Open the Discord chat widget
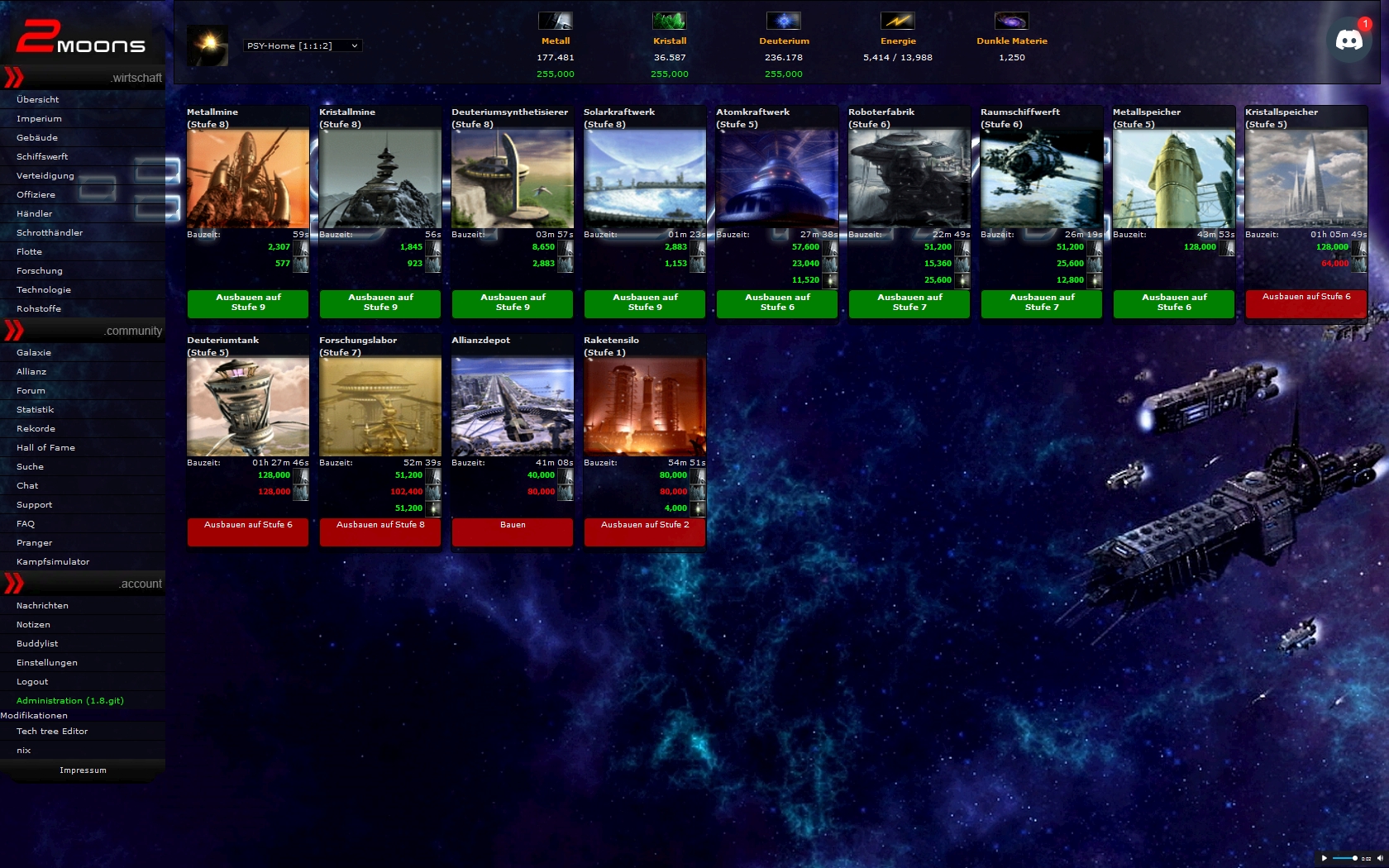This screenshot has width=1389, height=868. coord(1349,40)
